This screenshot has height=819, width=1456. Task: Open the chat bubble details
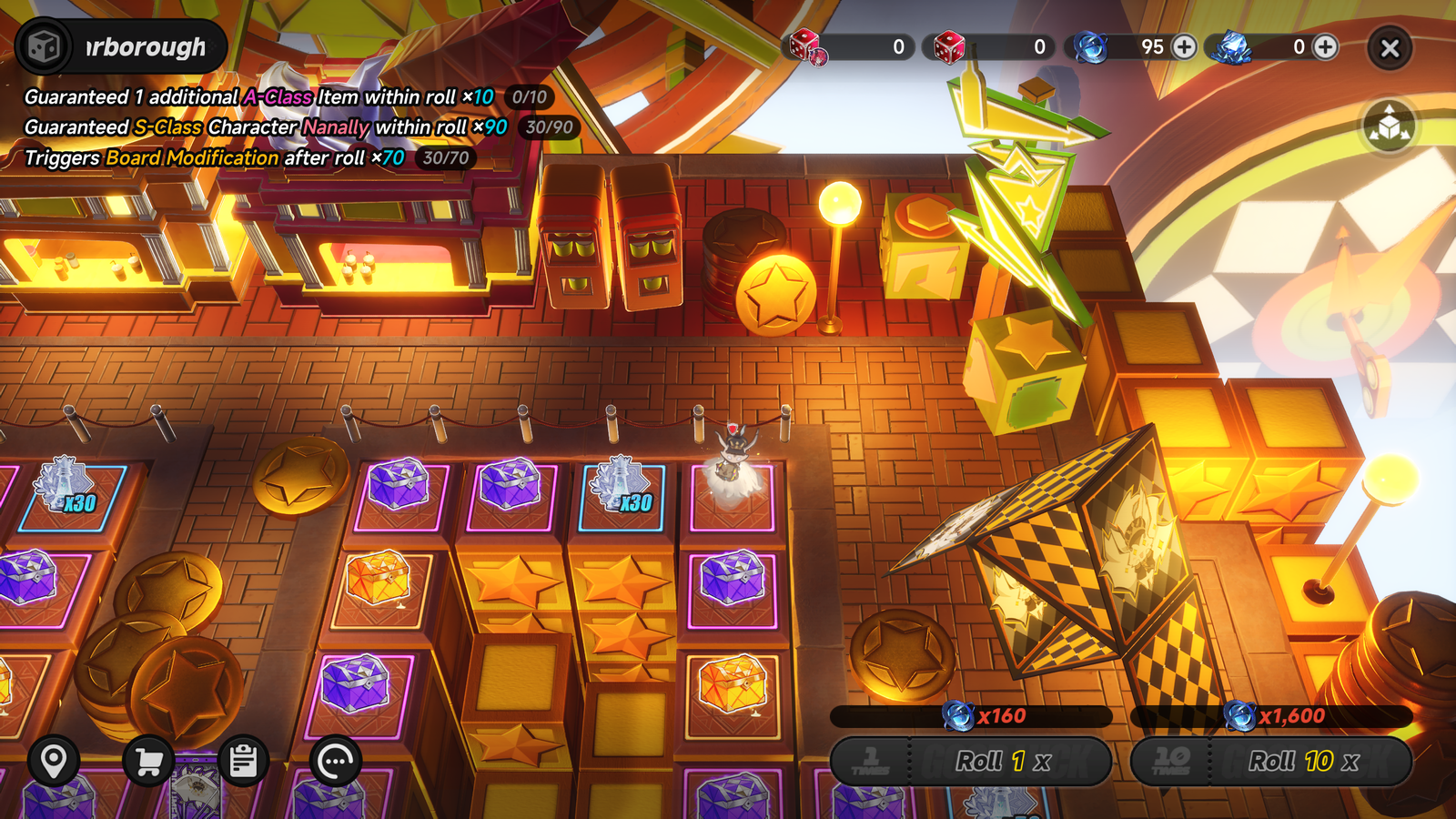pyautogui.click(x=336, y=761)
